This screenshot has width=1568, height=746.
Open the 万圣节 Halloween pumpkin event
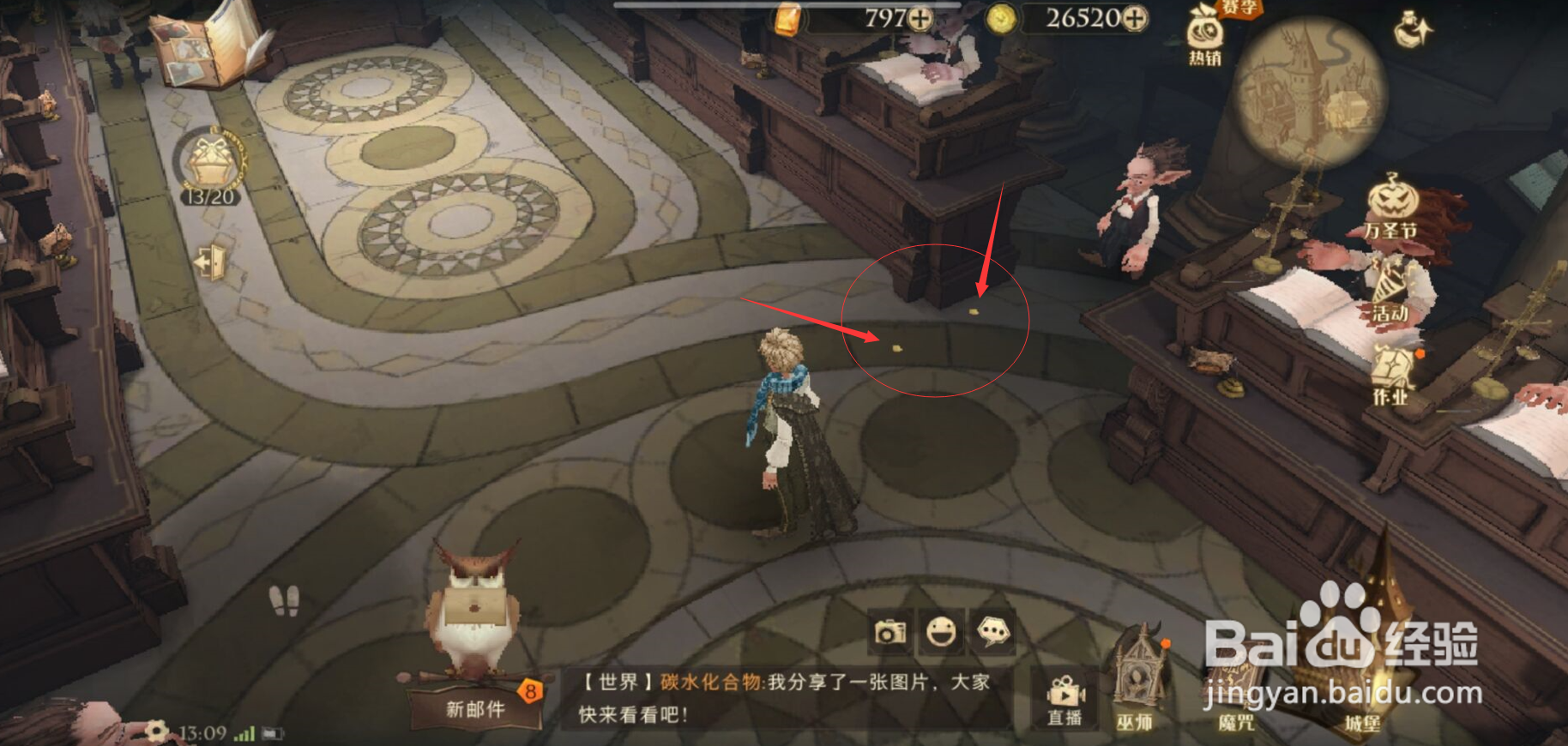tap(1391, 202)
